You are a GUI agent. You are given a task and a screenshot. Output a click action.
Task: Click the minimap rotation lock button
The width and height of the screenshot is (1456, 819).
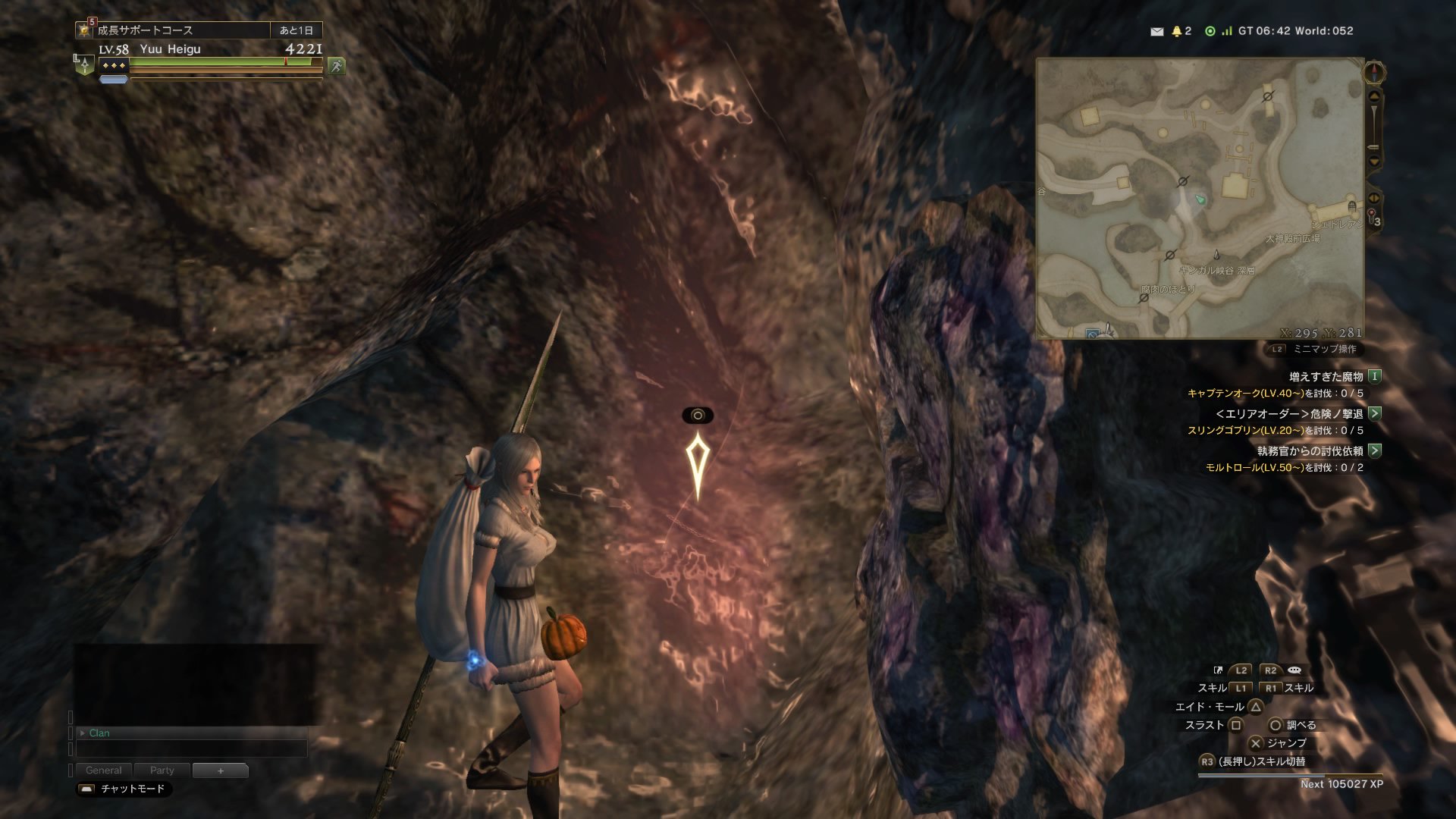coord(1373,198)
